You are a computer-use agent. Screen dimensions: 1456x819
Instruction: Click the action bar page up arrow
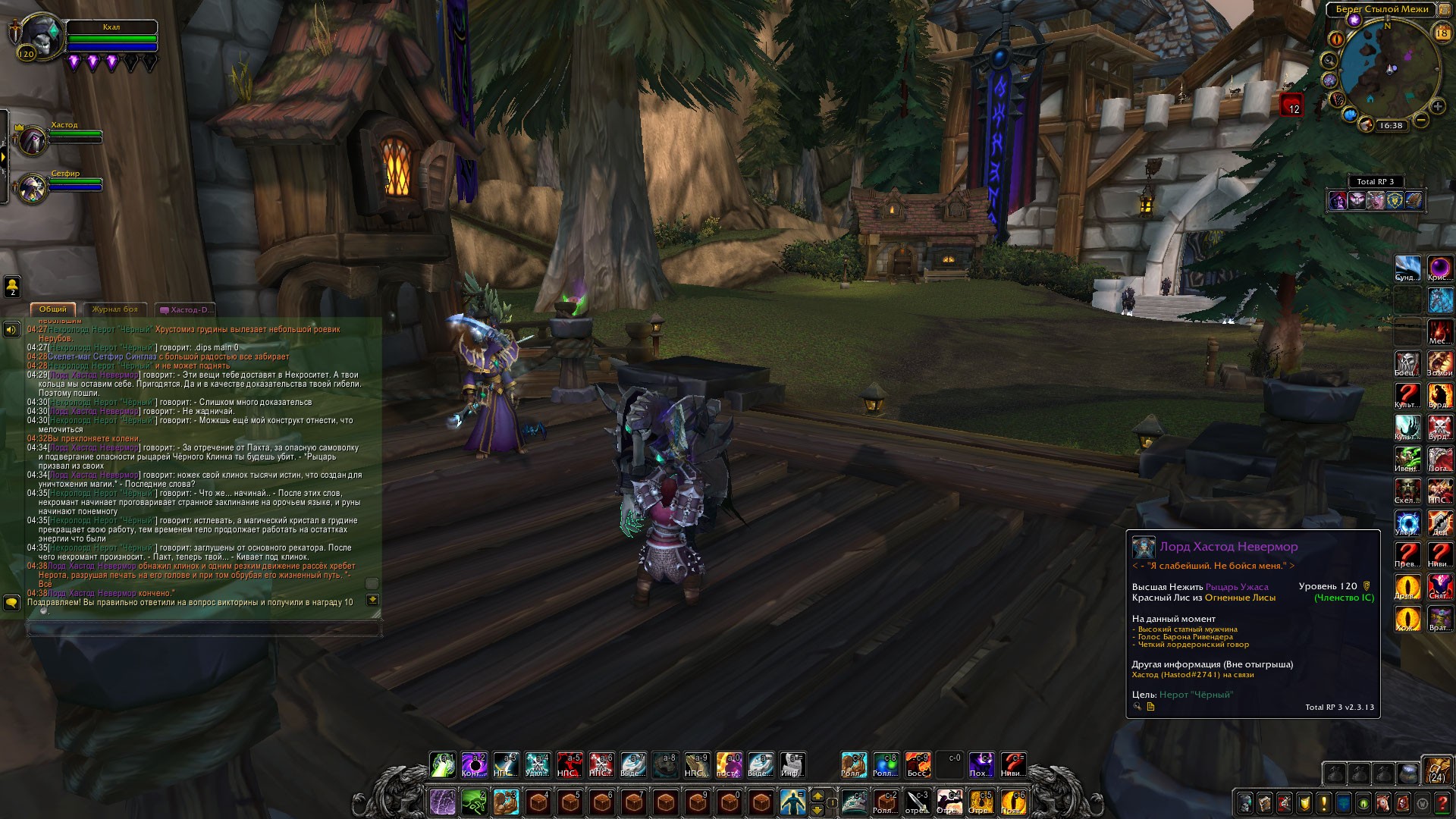coord(817,795)
